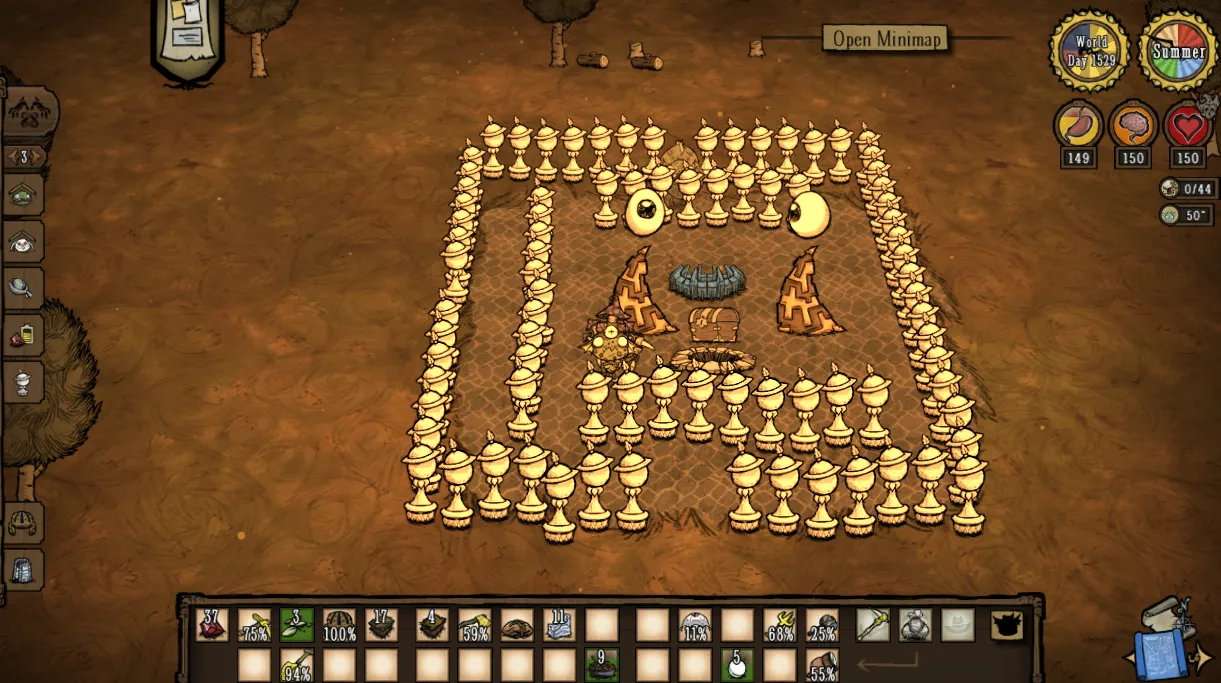This screenshot has height=683, width=1221.
Task: Select the 94% durability tool slot
Action: tap(296, 663)
